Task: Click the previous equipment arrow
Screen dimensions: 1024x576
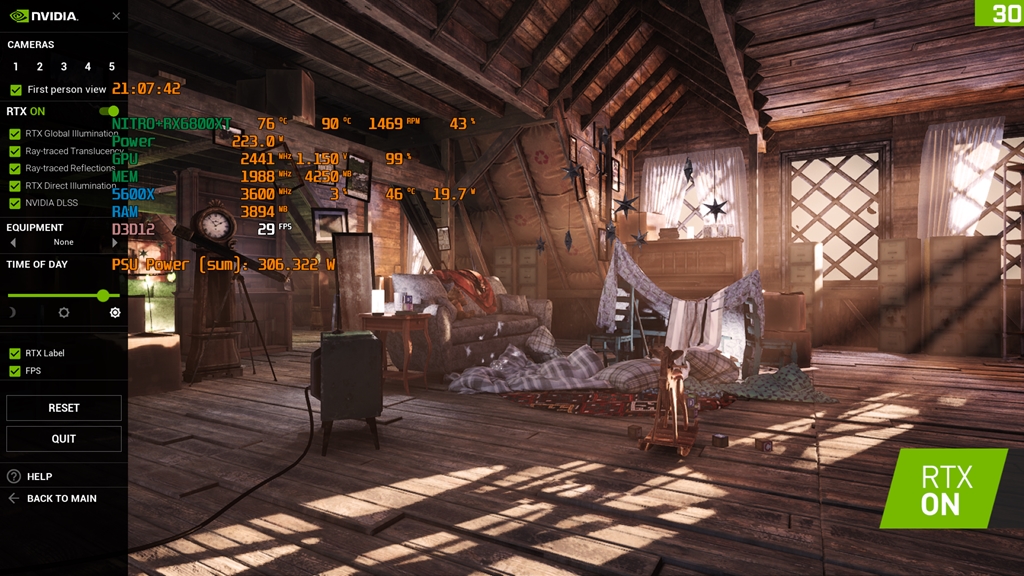Action: 13,242
